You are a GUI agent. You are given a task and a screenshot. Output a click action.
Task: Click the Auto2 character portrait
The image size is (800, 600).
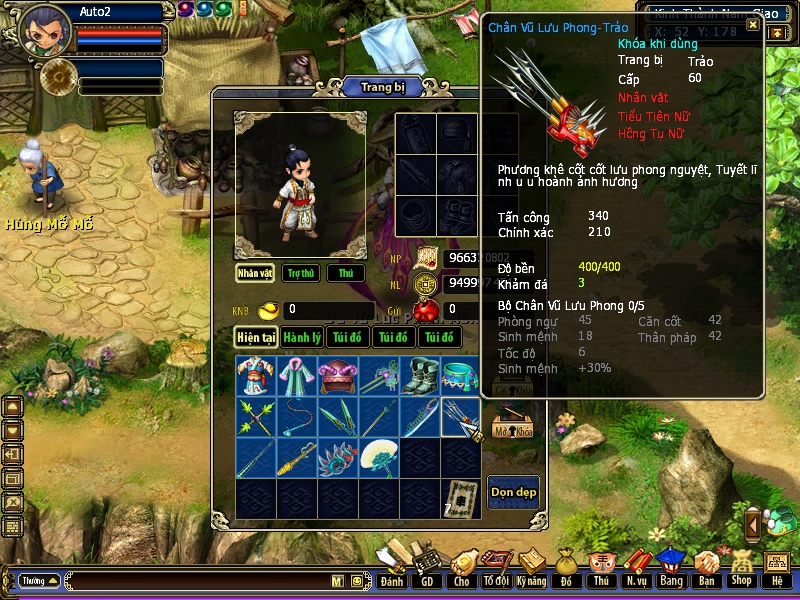45,30
